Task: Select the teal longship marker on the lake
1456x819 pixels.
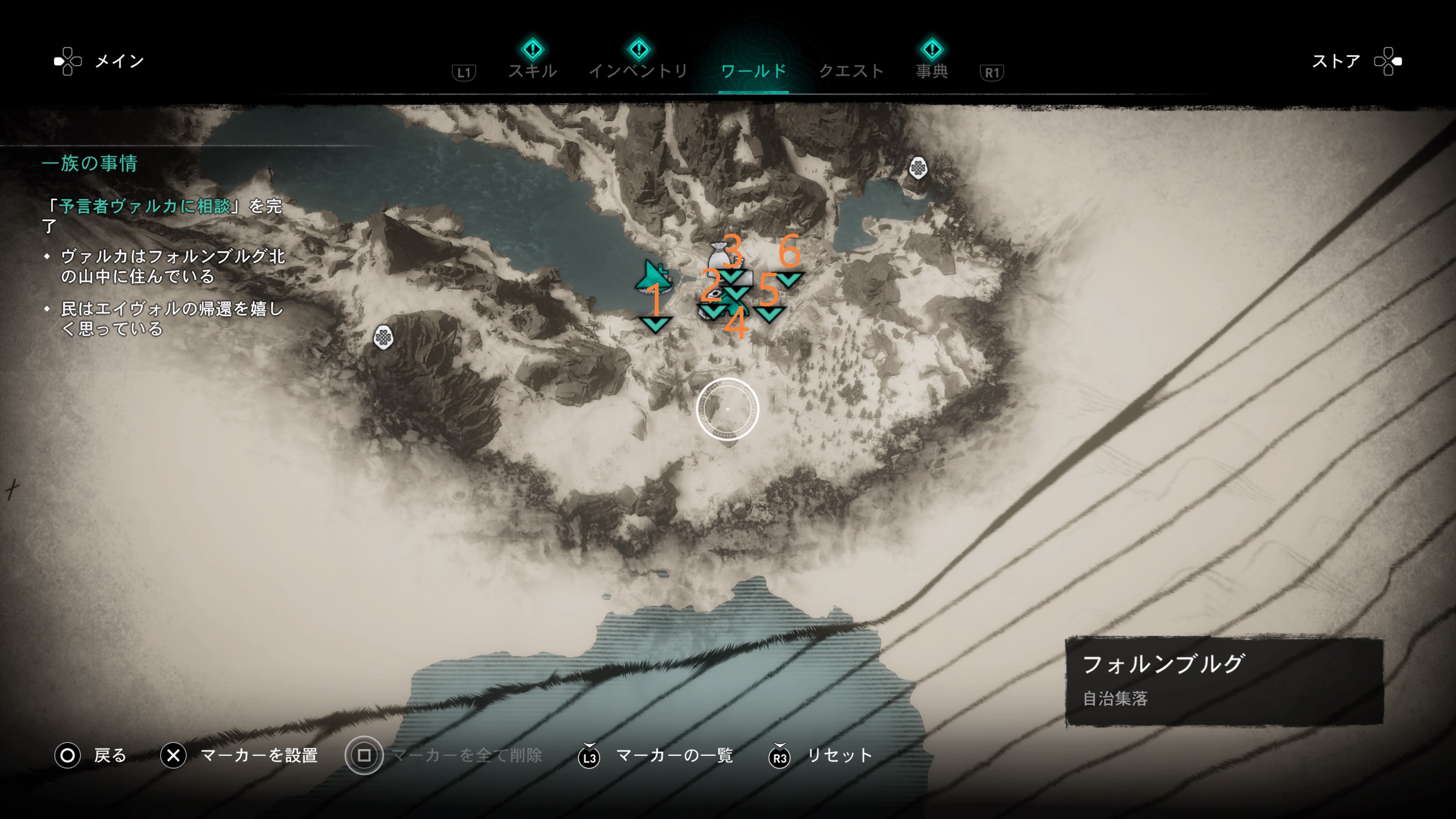Action: click(654, 276)
